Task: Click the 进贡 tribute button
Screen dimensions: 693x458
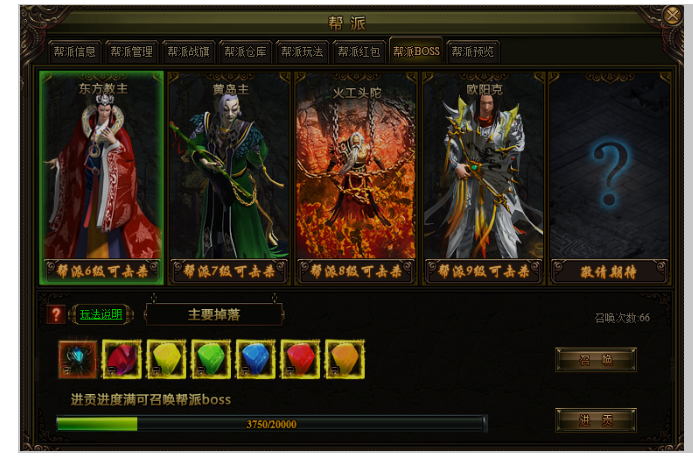Action: [595, 420]
